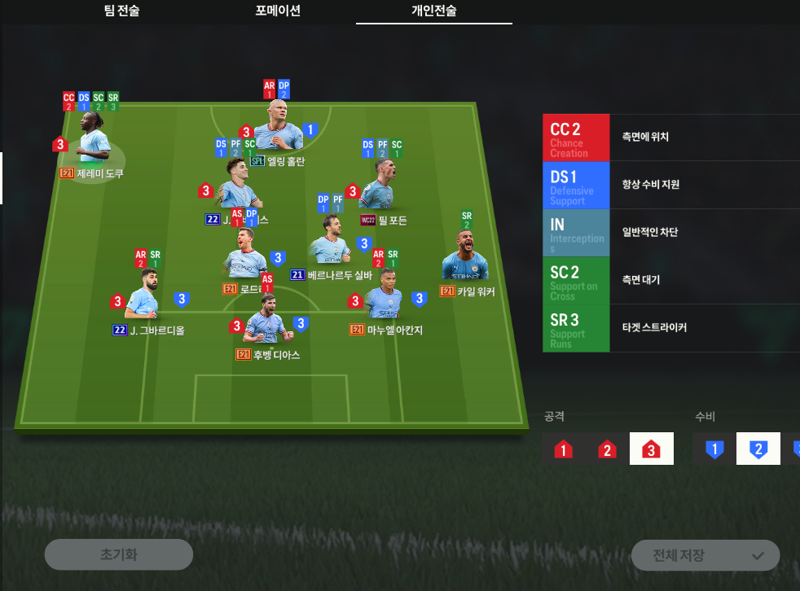The image size is (800, 591).
Task: Open the 포메이션 tab
Action: click(277, 11)
